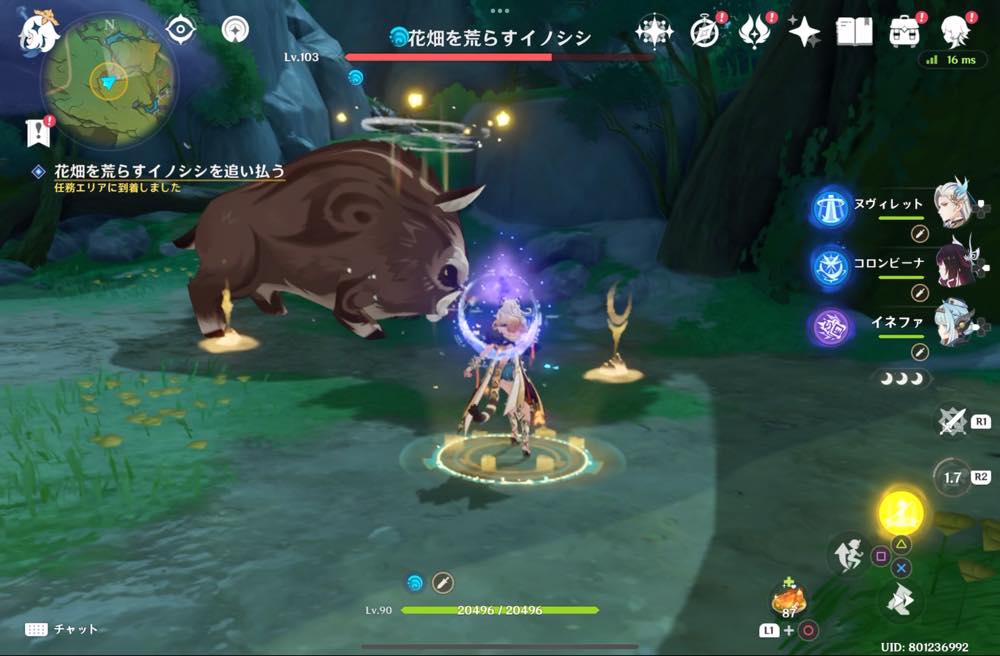Viewport: 1000px width, 656px height.
Task: Open the character profile head icon
Action: point(956,32)
